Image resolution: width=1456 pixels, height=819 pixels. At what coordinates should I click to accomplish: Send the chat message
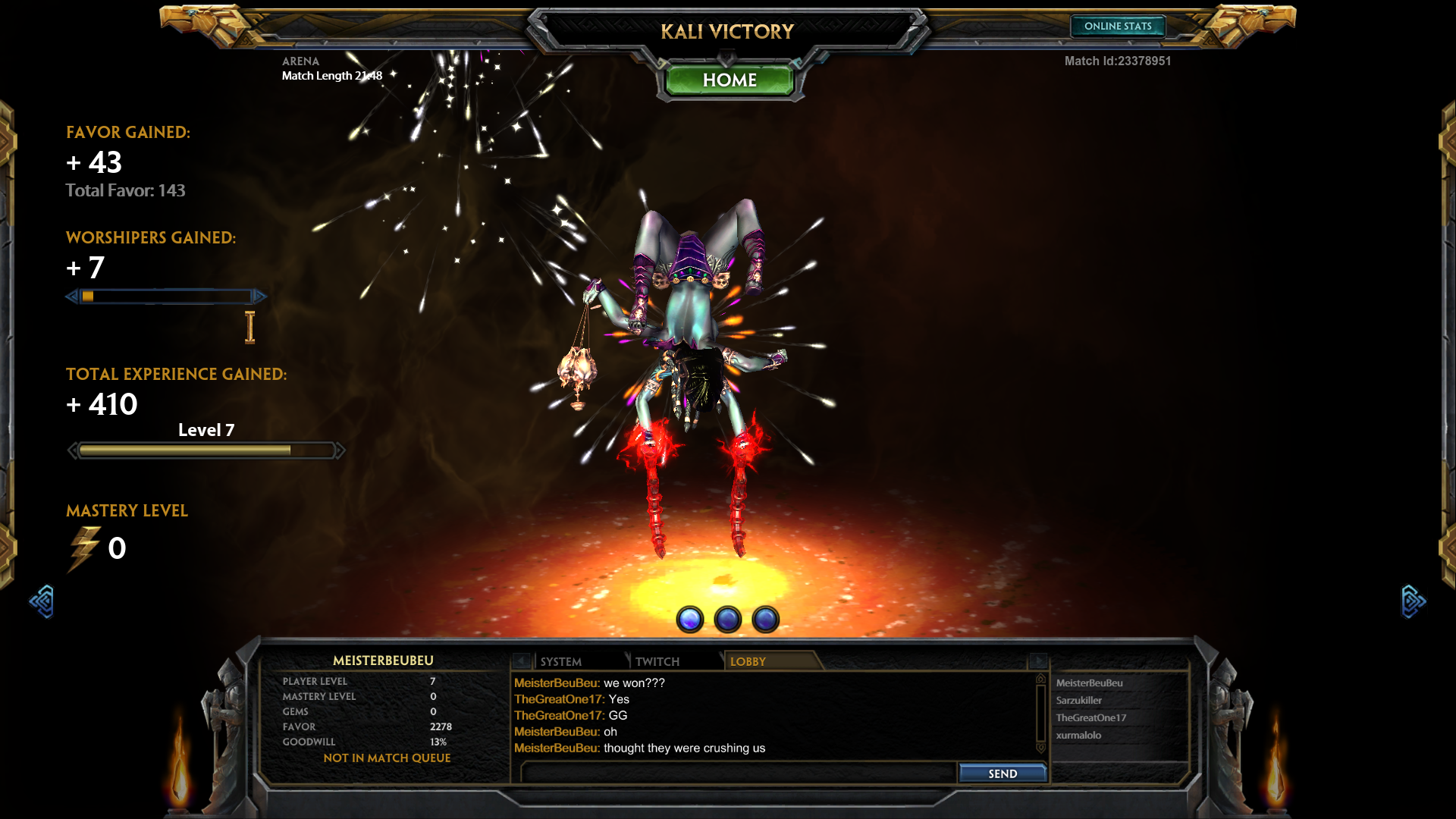1002,773
